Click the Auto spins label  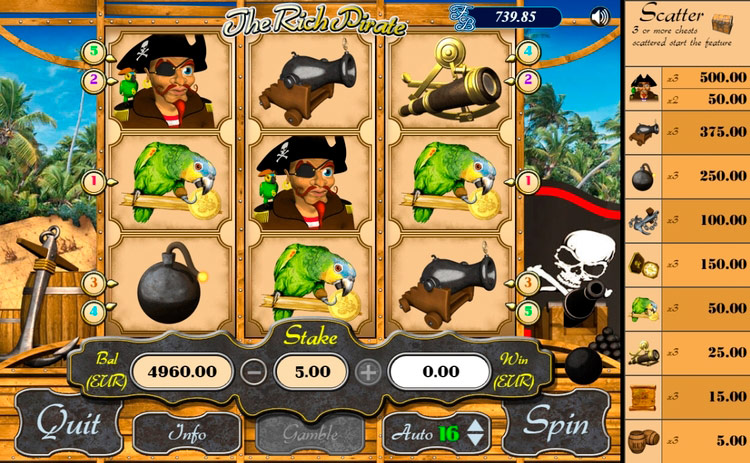tap(411, 433)
